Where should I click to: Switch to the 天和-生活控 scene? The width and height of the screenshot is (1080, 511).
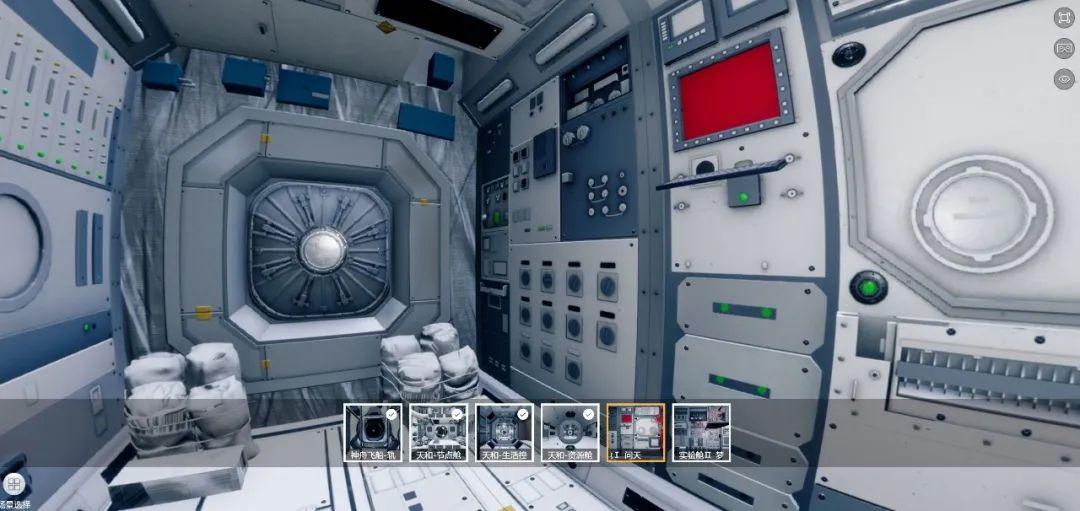click(x=505, y=432)
